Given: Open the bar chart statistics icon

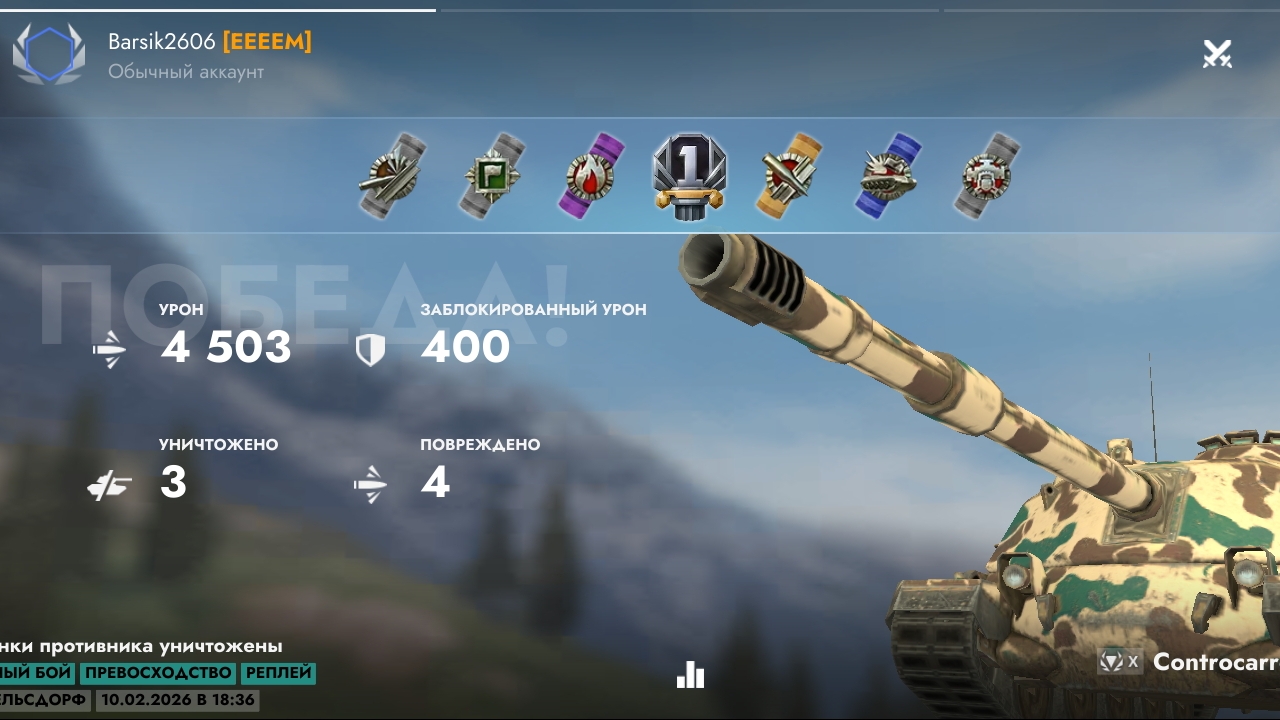Looking at the screenshot, I should (690, 675).
